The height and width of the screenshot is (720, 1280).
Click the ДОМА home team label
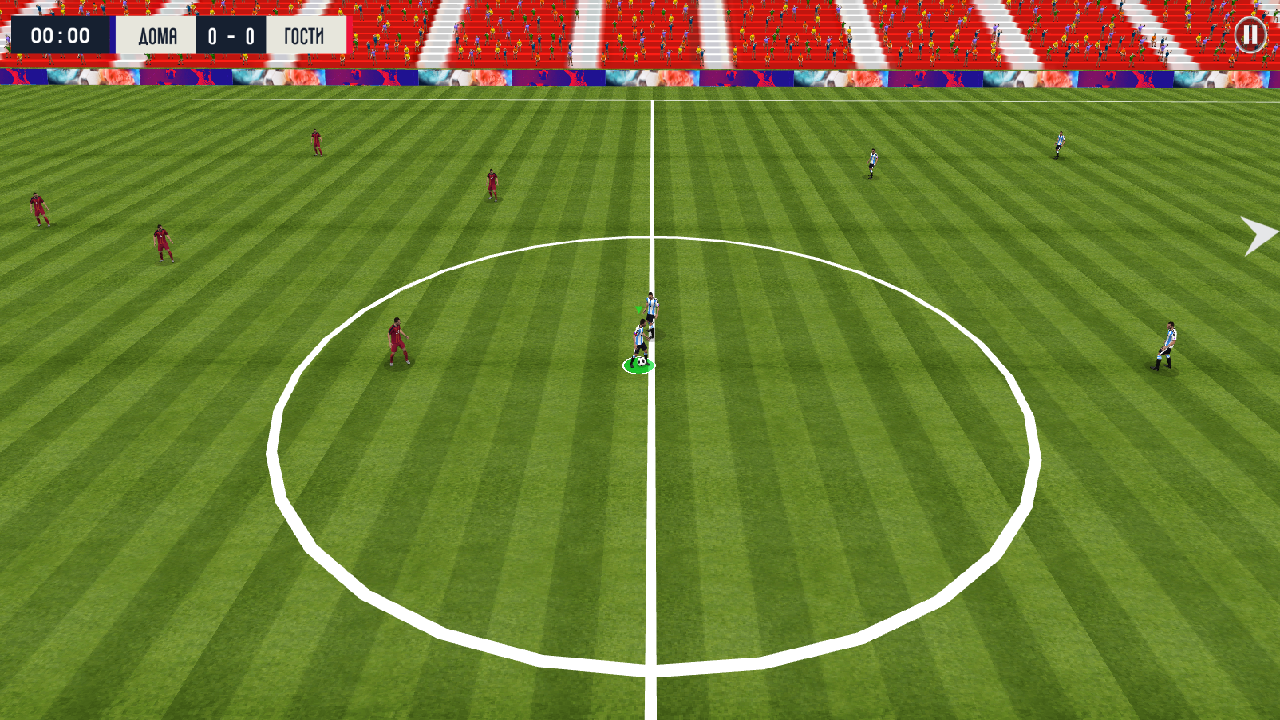[158, 33]
